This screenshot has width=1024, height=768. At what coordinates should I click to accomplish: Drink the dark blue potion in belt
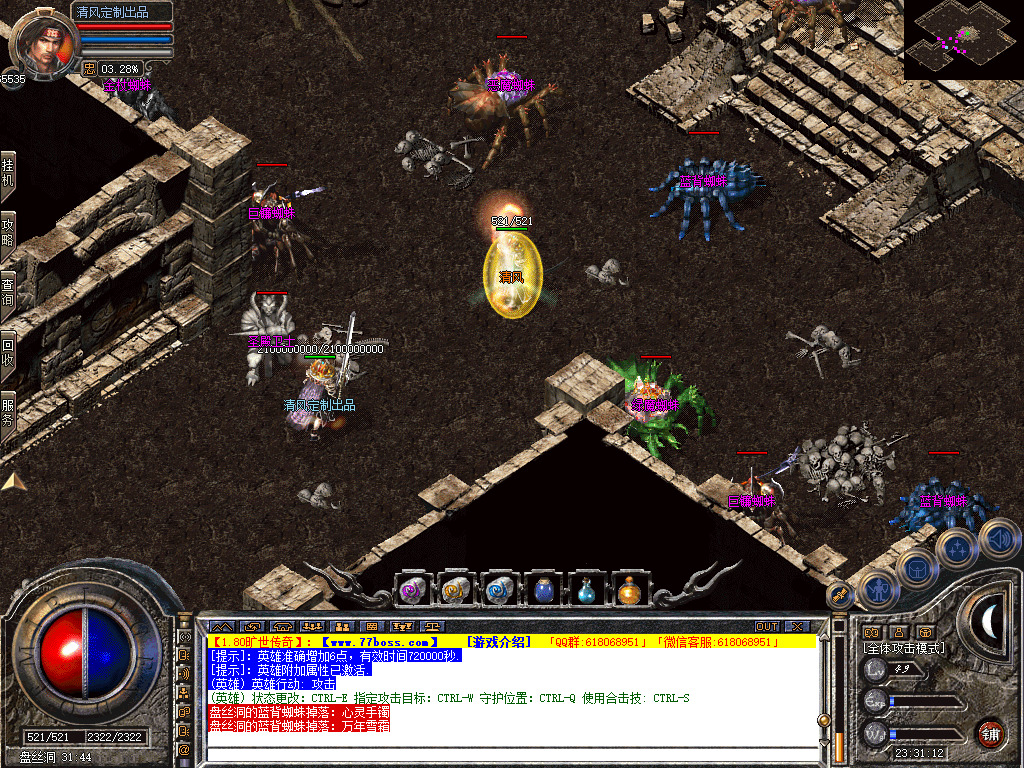(x=543, y=590)
